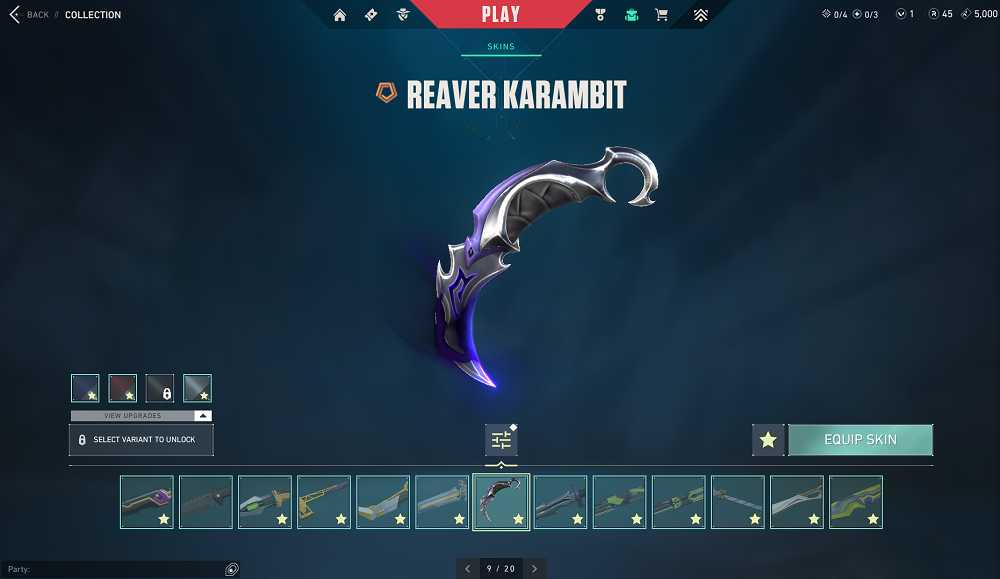Open the store shopping cart icon

click(661, 15)
